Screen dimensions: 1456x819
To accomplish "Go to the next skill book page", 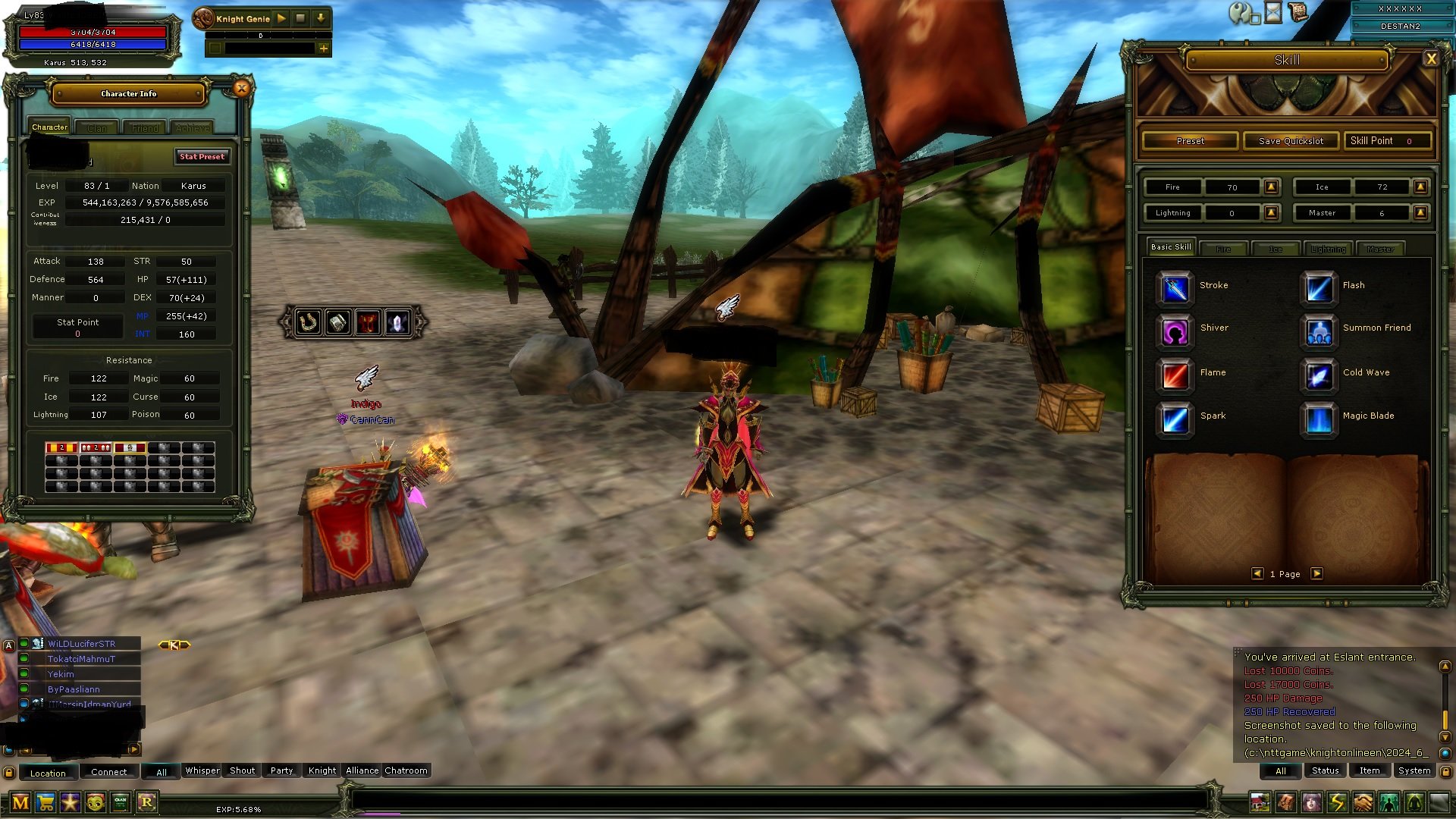I will (x=1317, y=574).
